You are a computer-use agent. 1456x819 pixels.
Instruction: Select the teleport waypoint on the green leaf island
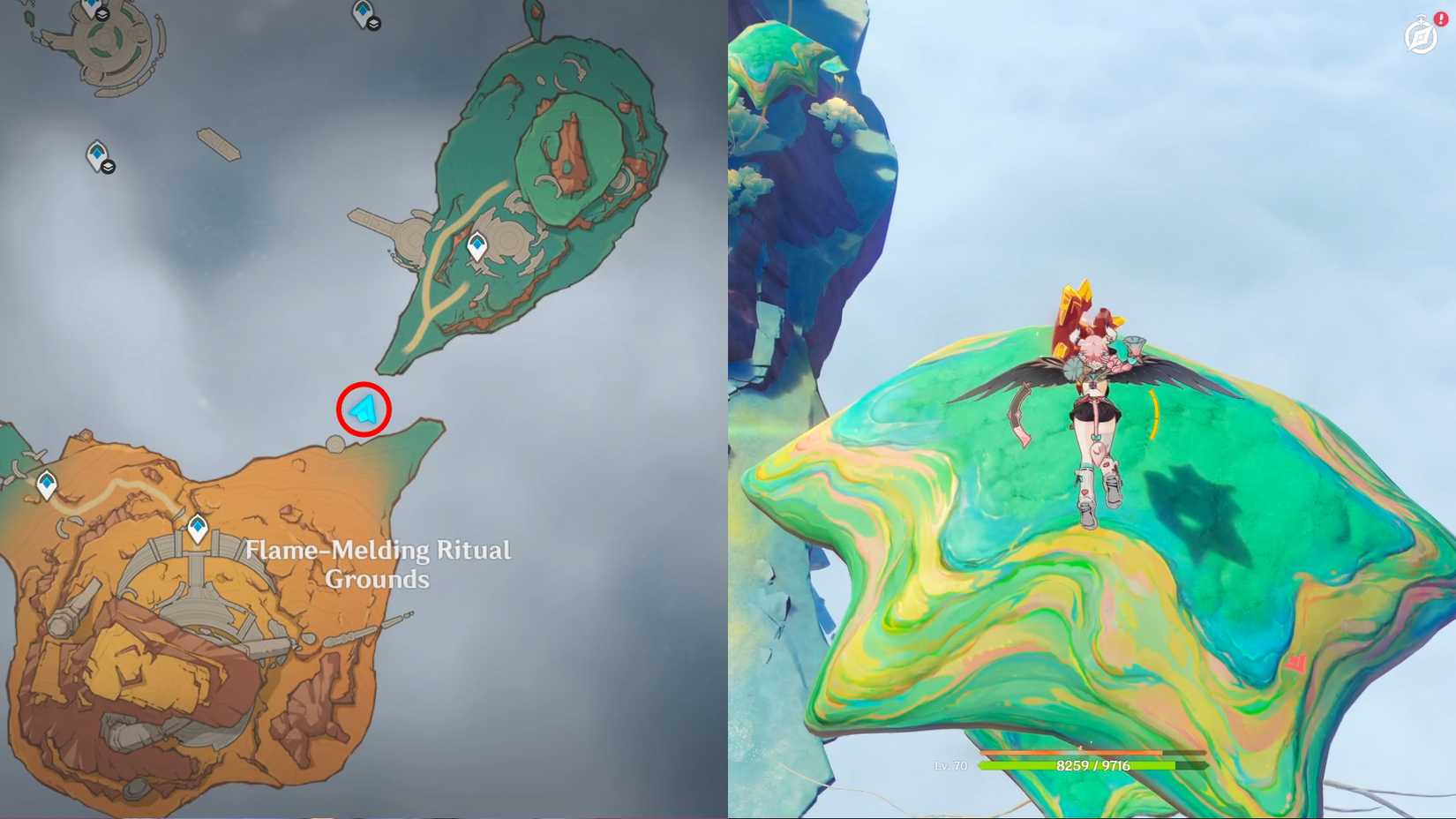477,246
